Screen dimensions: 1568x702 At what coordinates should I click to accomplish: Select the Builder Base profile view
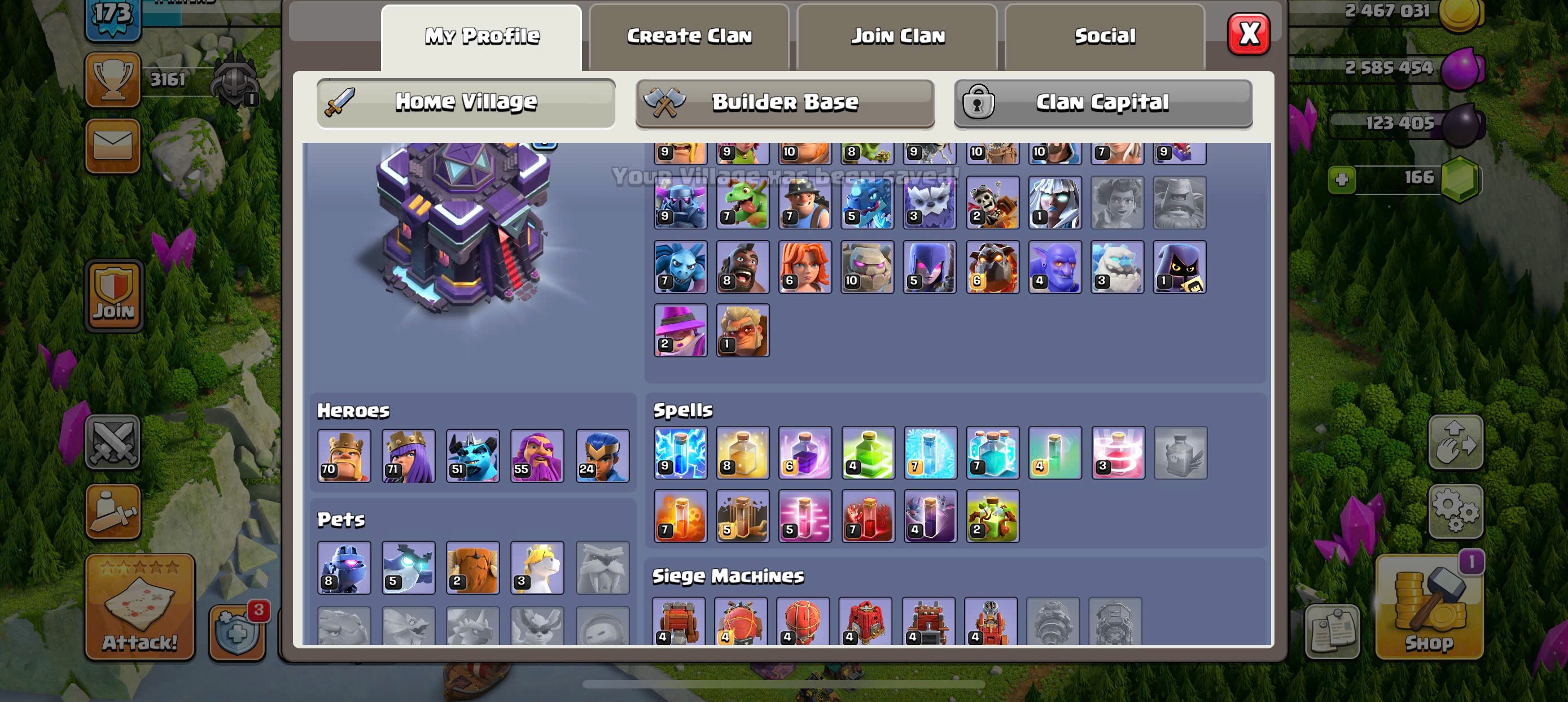785,102
